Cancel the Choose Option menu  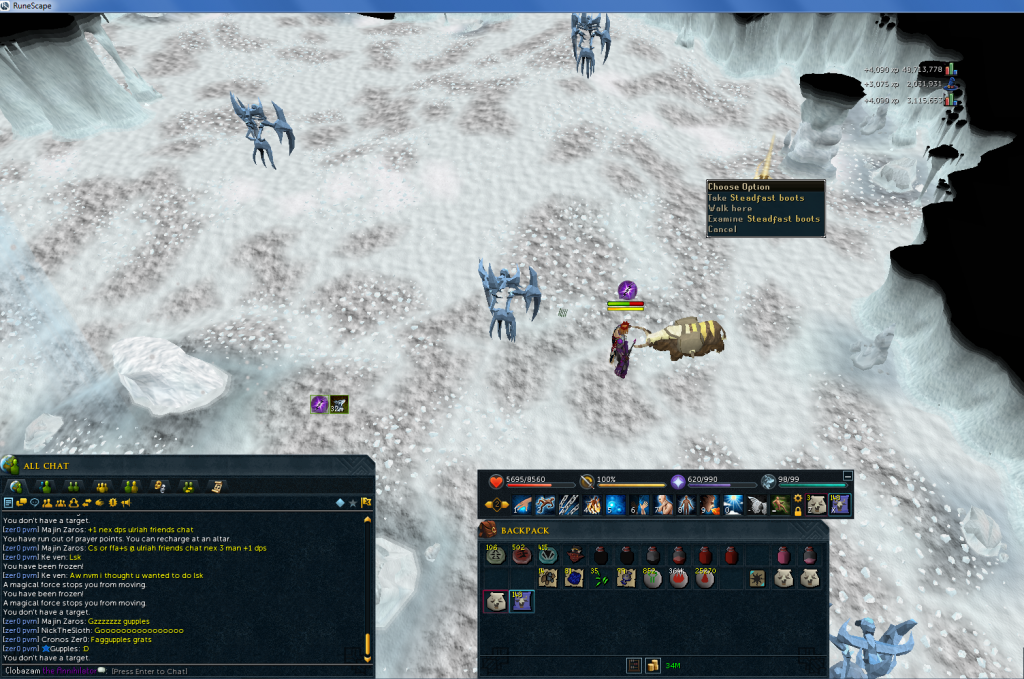722,229
